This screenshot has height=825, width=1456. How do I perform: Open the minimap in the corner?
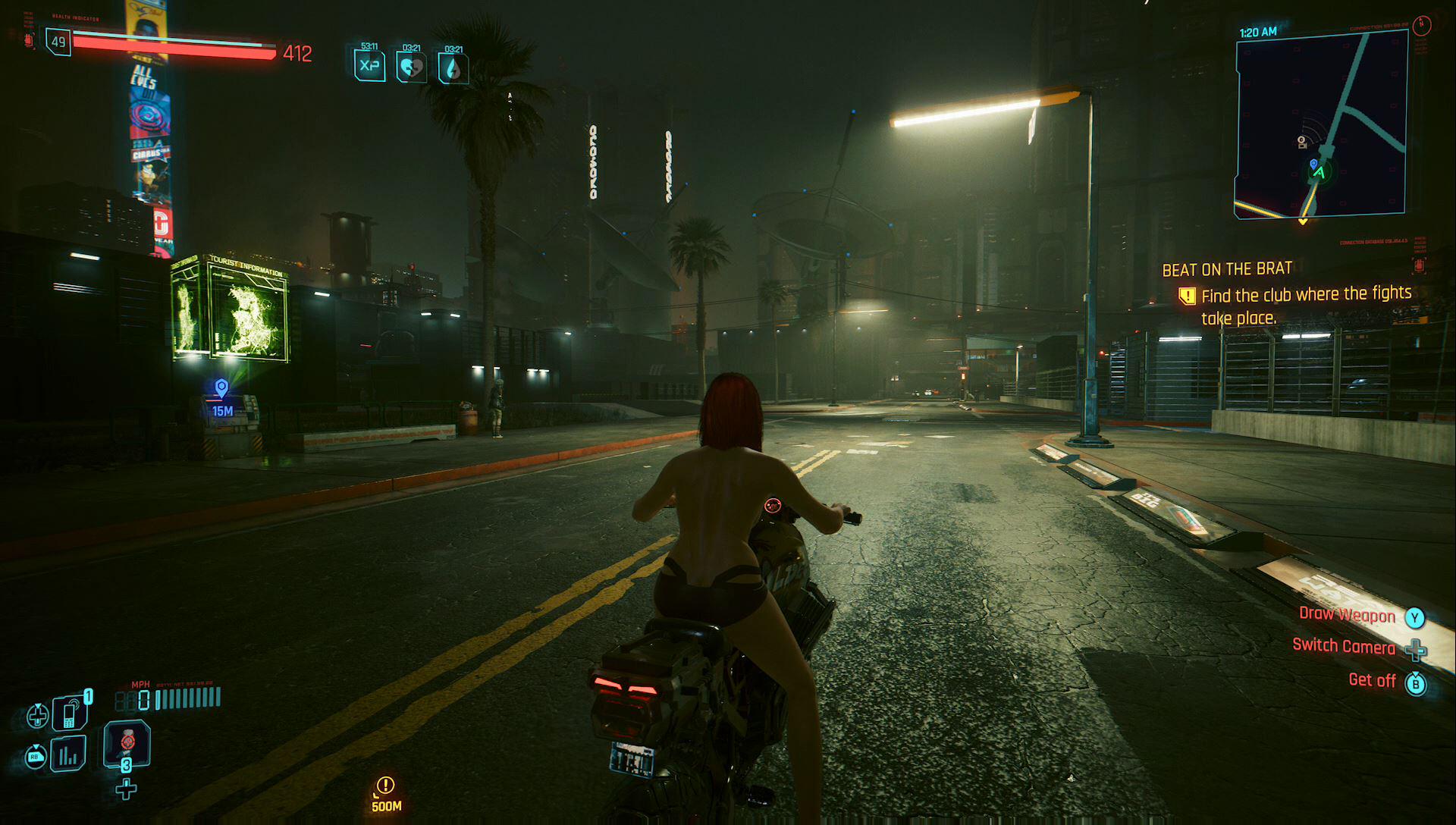coord(1321,125)
